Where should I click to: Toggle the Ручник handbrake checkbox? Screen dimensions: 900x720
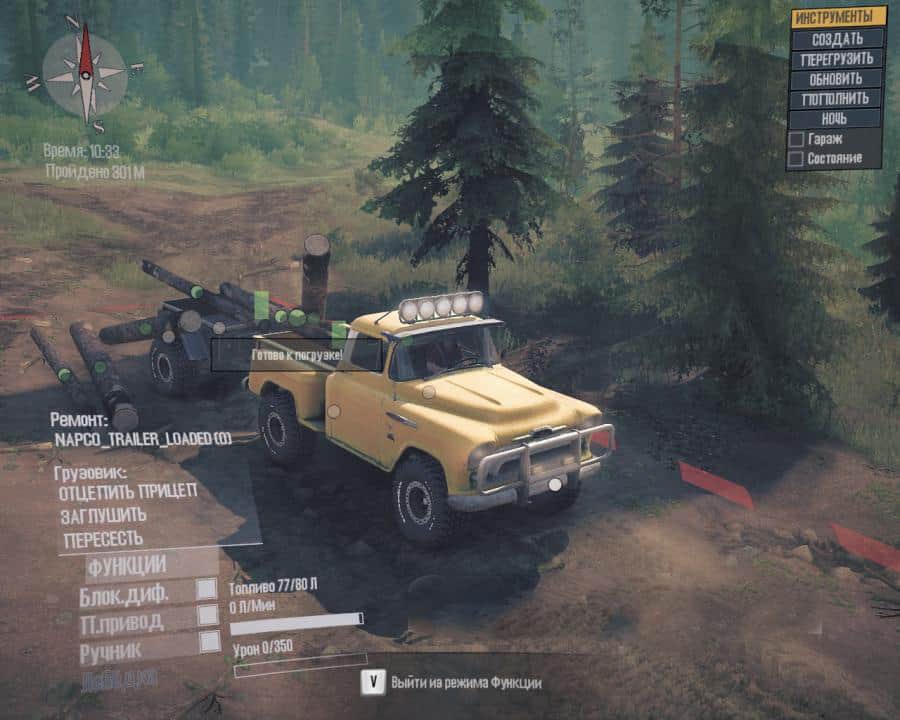[209, 642]
